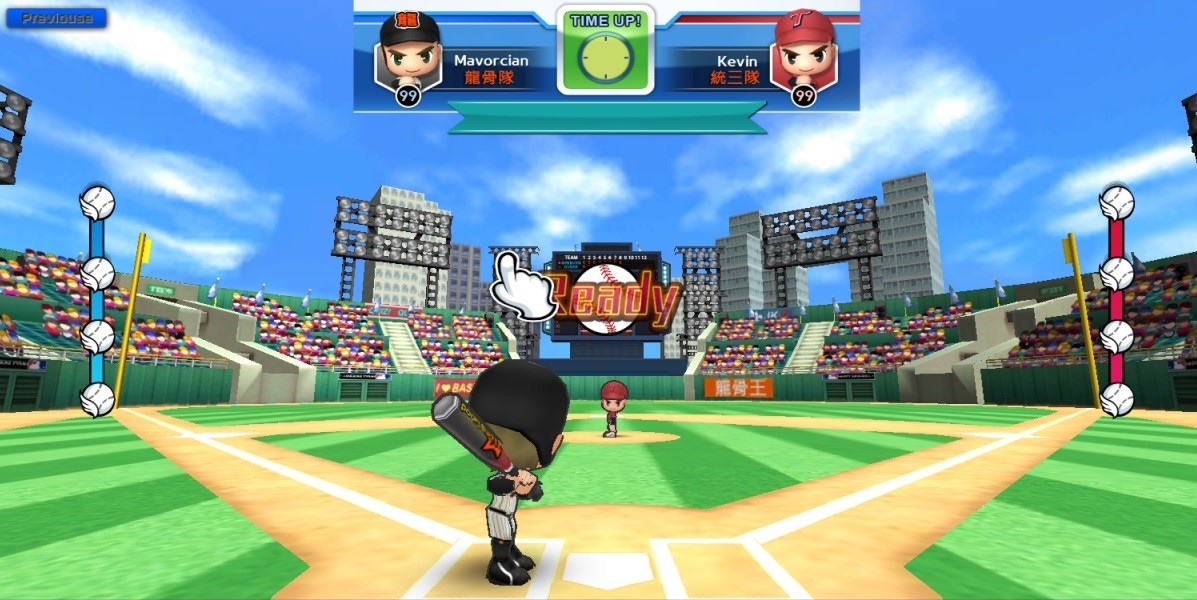Tap the glowing Ready baseball prompt
The width and height of the screenshot is (1197, 600).
(x=608, y=298)
